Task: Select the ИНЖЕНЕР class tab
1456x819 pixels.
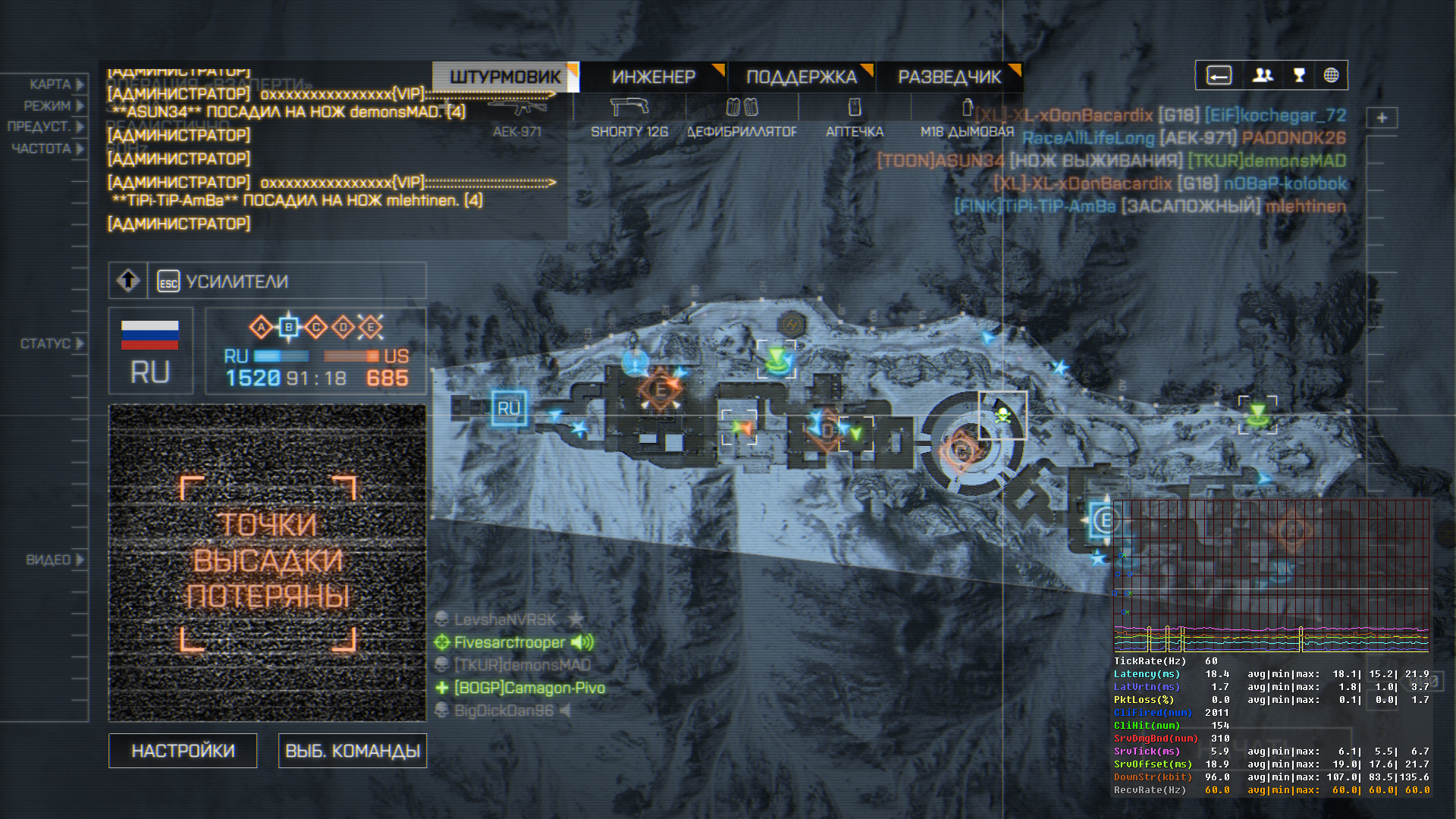Action: [x=653, y=77]
